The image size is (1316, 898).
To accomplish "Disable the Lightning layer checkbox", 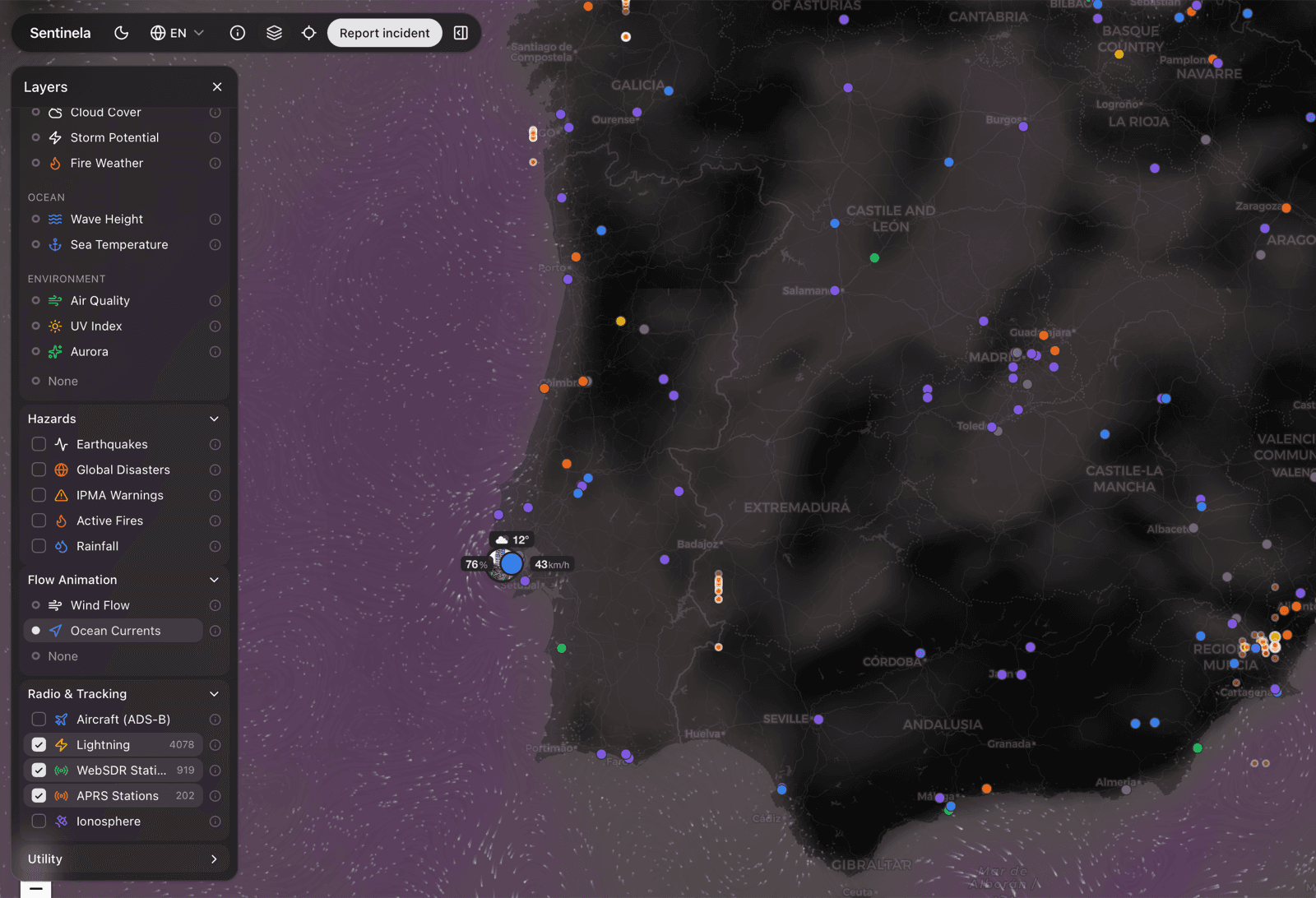I will coord(38,744).
